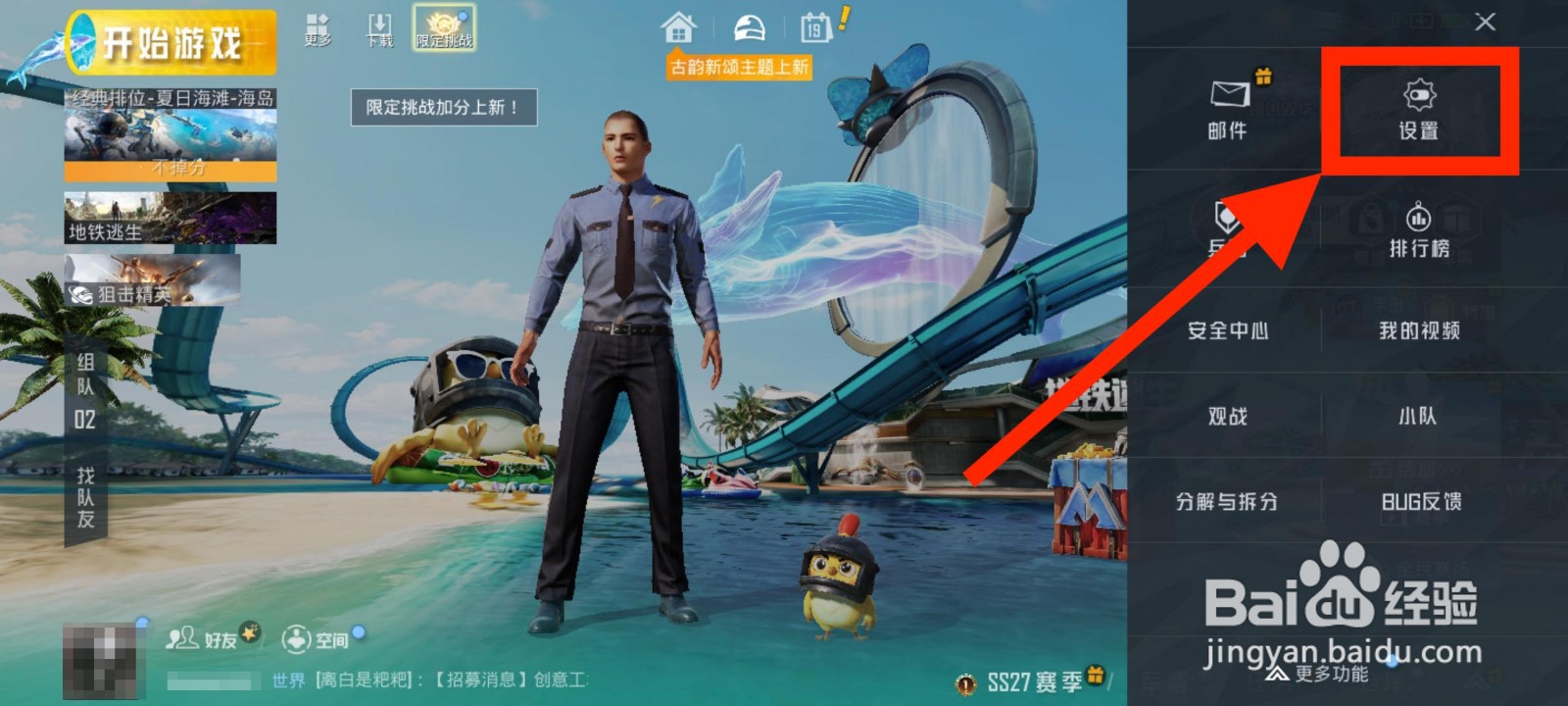Click the 下载 download icon

(x=377, y=25)
